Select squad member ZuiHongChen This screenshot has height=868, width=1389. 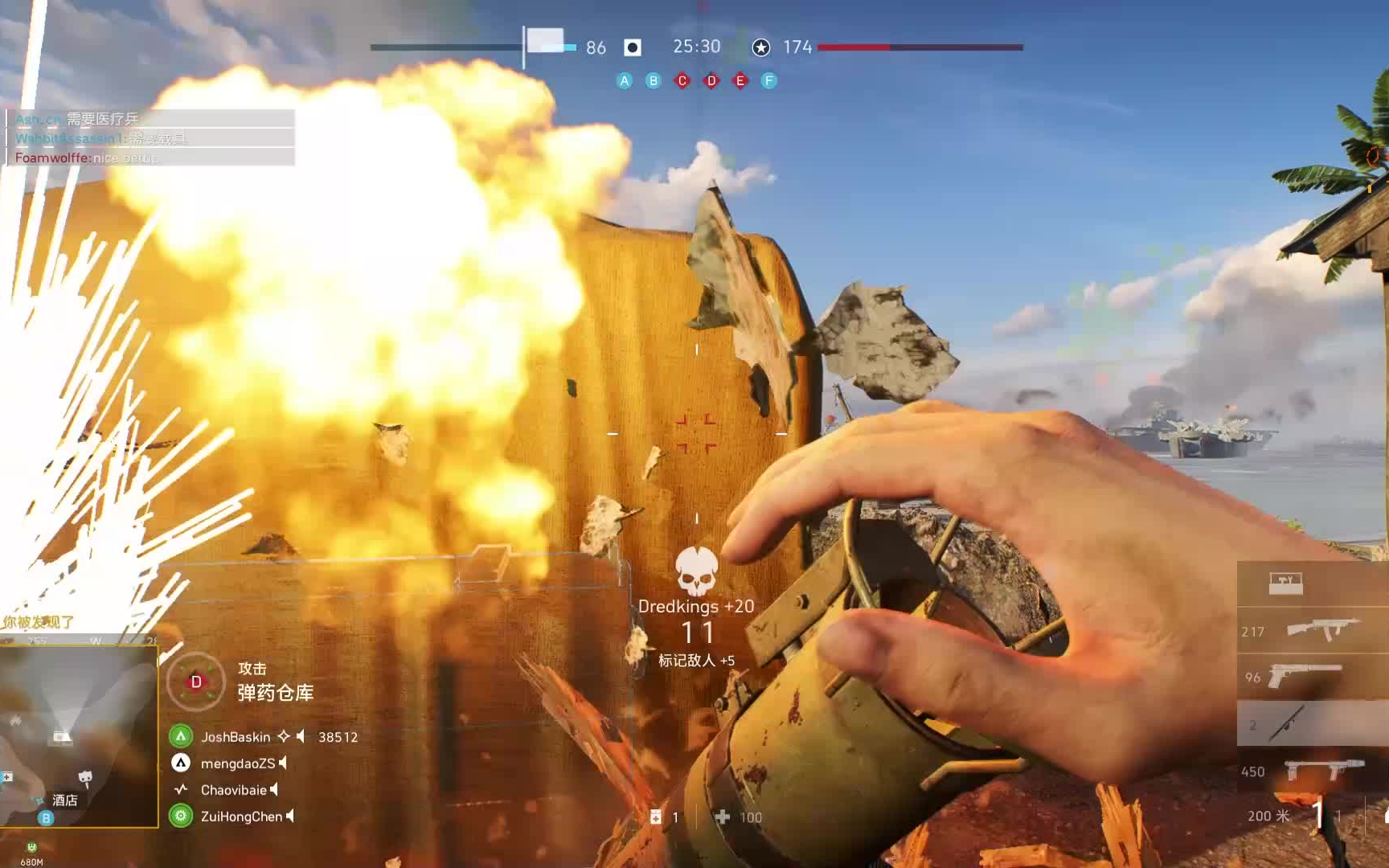[x=241, y=817]
